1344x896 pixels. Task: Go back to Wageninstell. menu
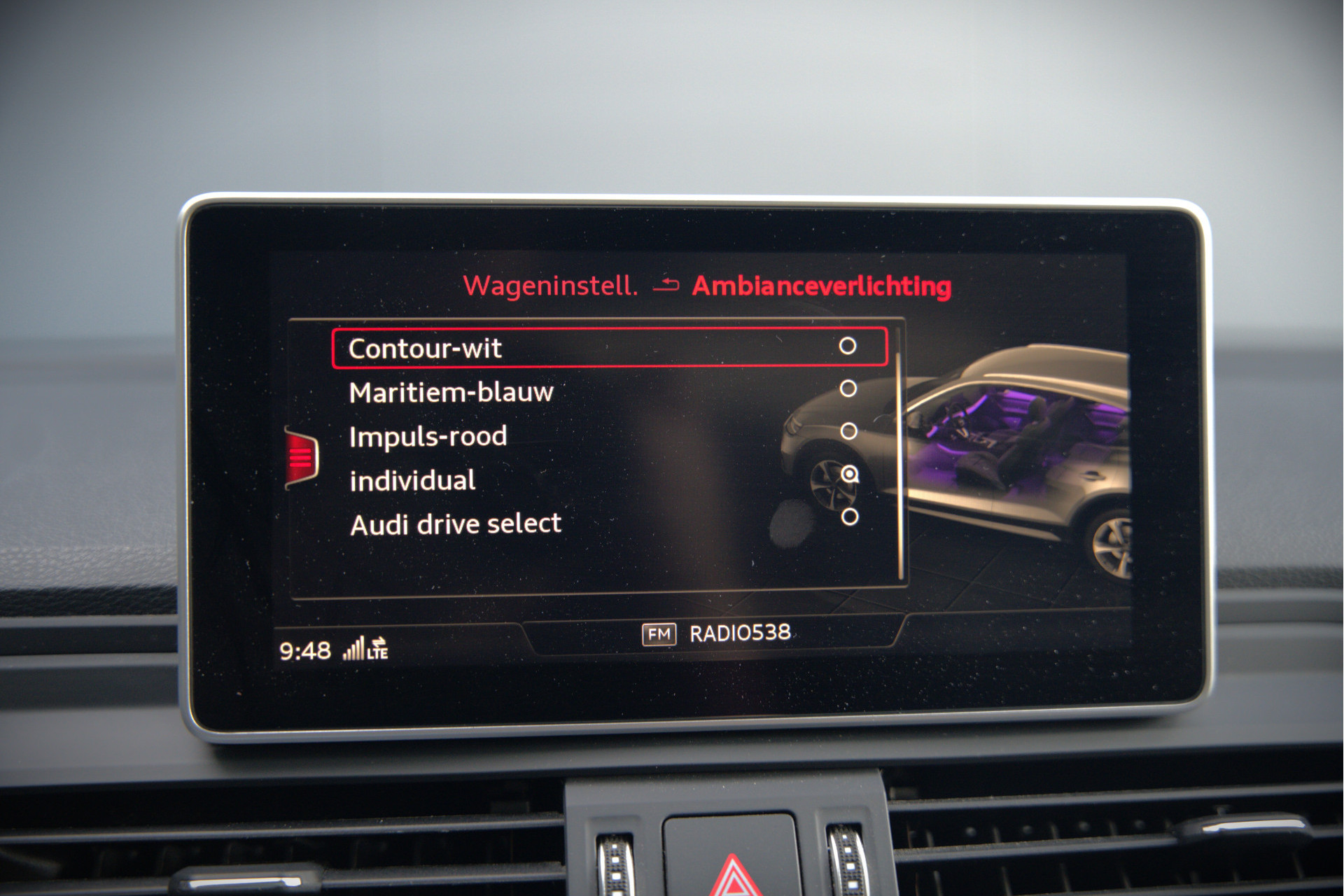pos(551,286)
